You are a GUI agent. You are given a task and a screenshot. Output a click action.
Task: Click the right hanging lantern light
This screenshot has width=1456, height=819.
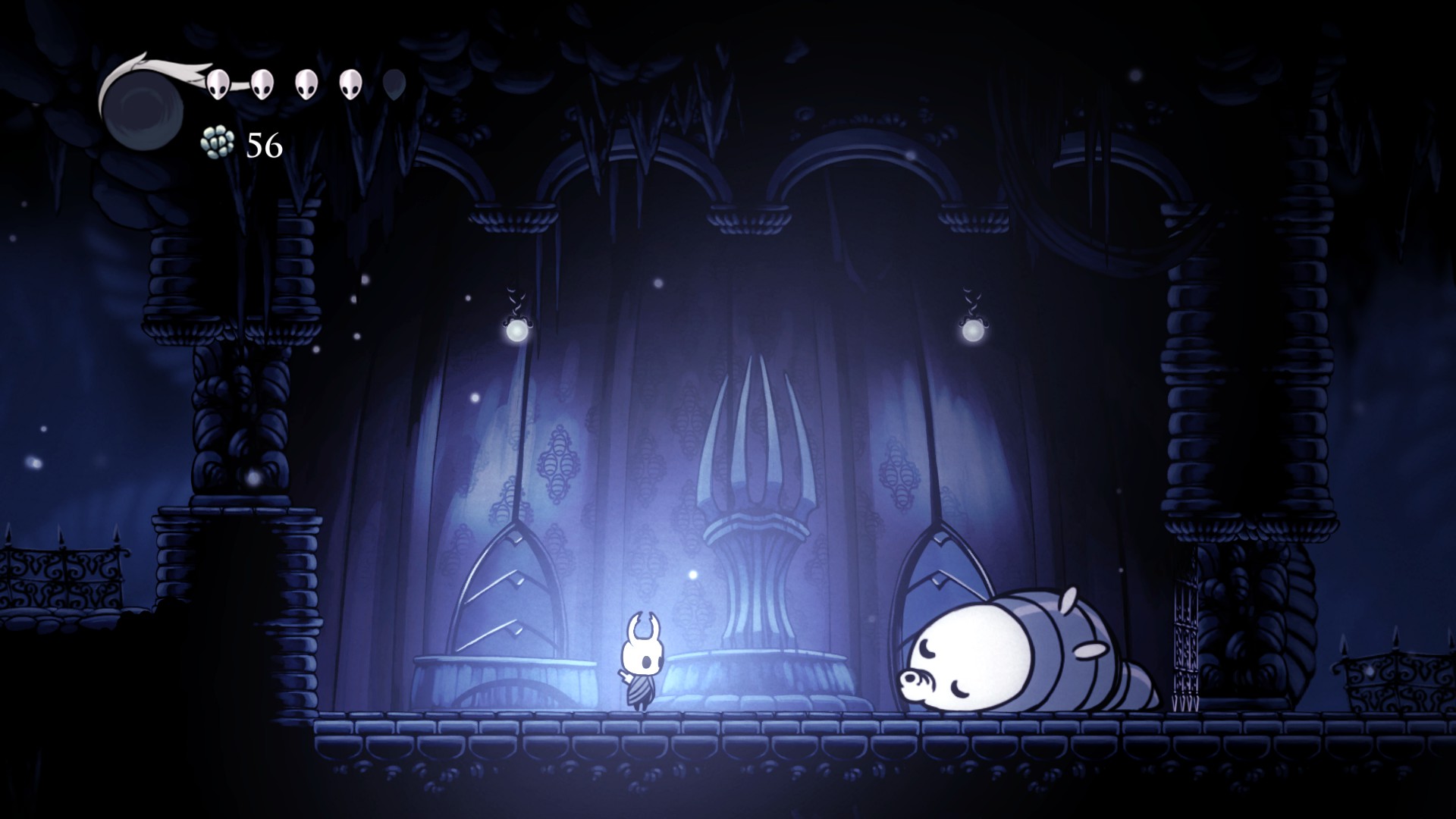[x=973, y=329]
